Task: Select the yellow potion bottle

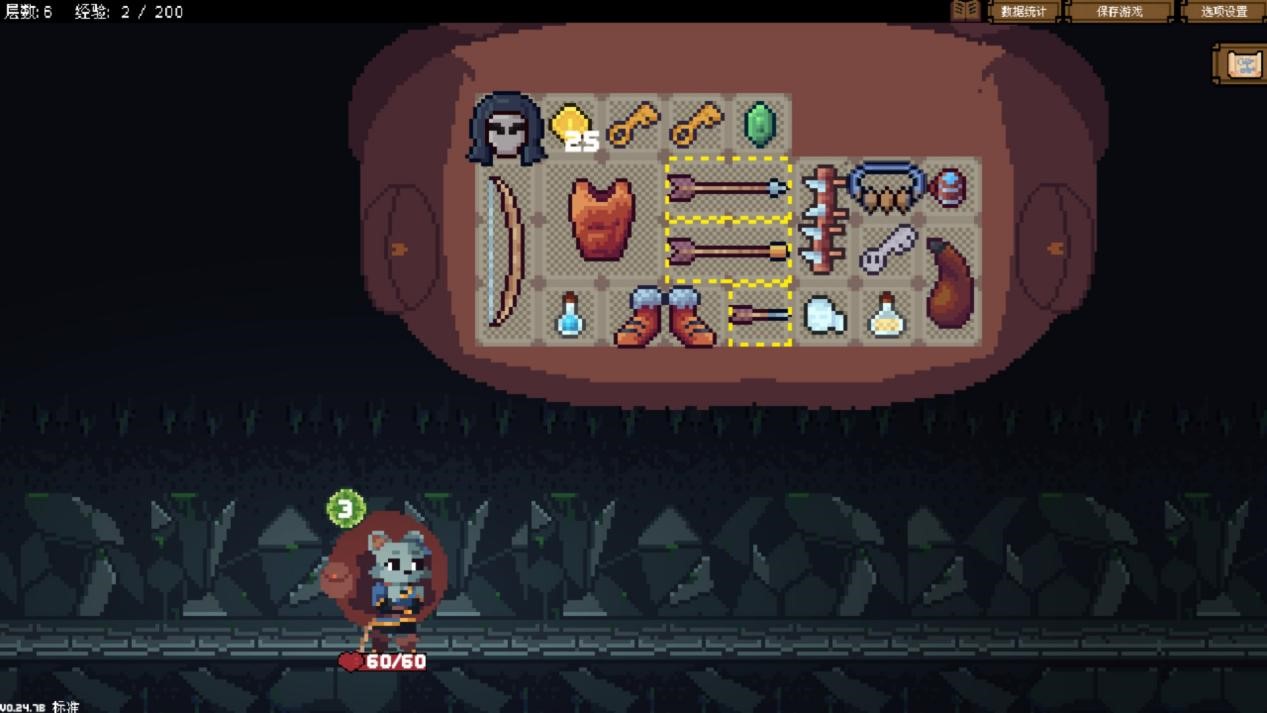Action: (x=886, y=316)
